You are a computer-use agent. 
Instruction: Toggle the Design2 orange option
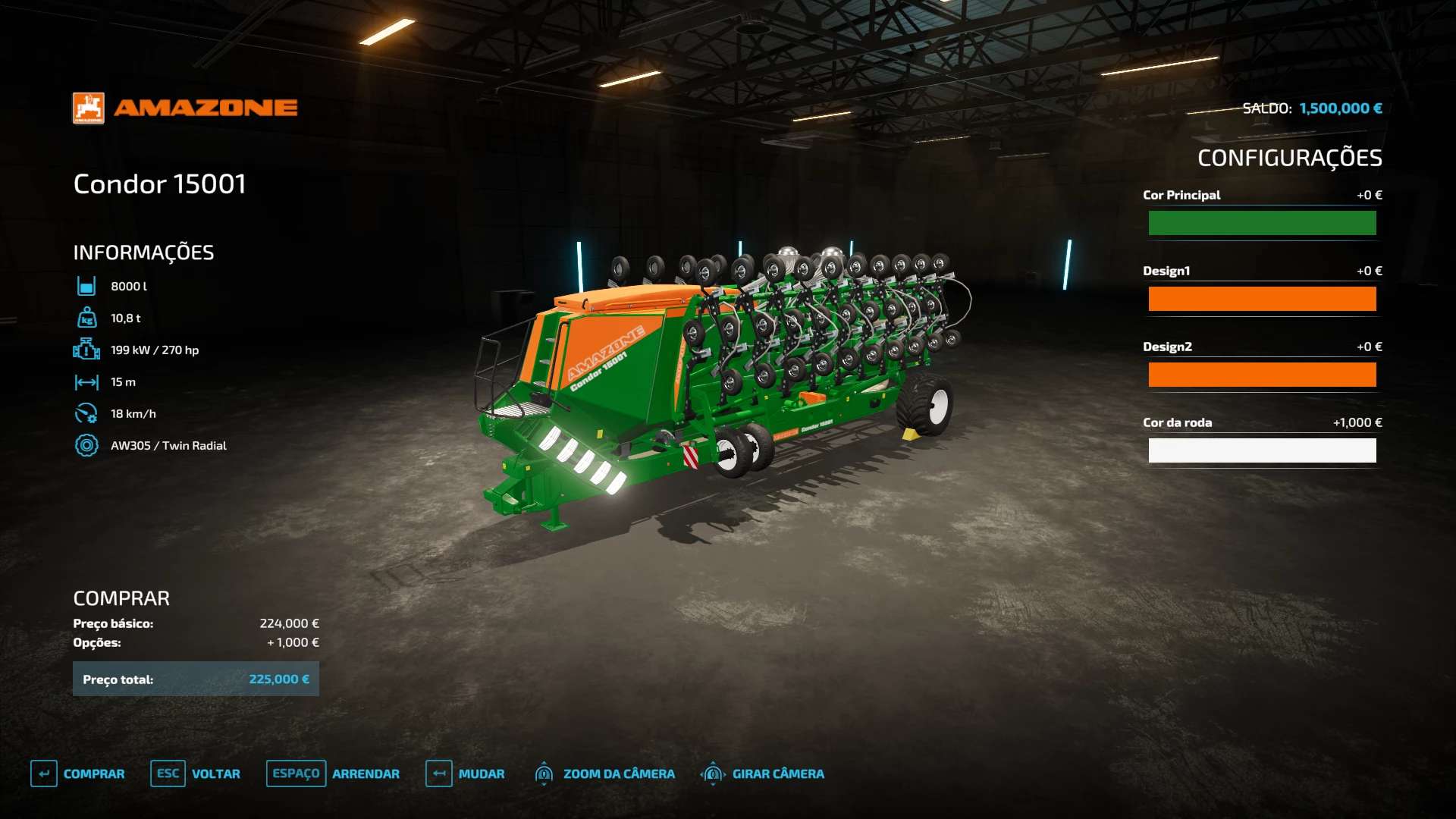pyautogui.click(x=1262, y=374)
